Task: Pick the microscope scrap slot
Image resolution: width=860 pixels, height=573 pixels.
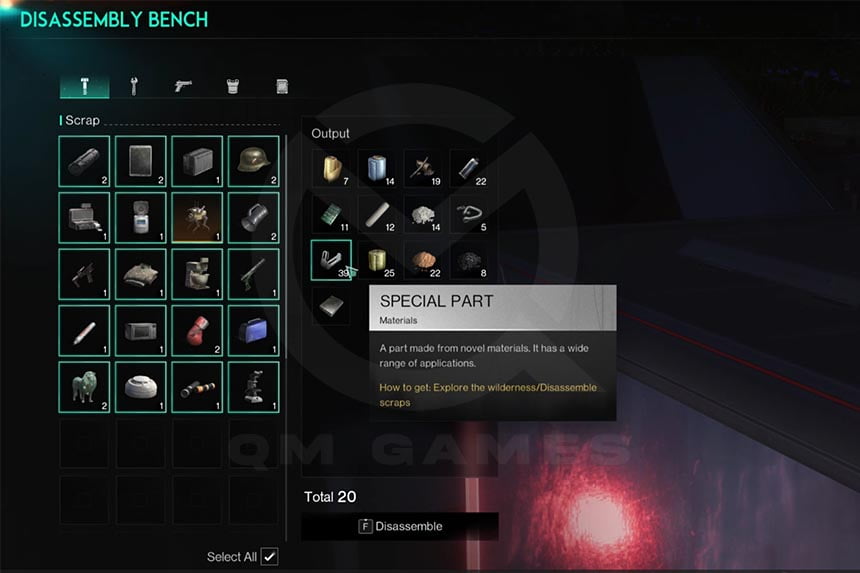Action: [x=253, y=387]
